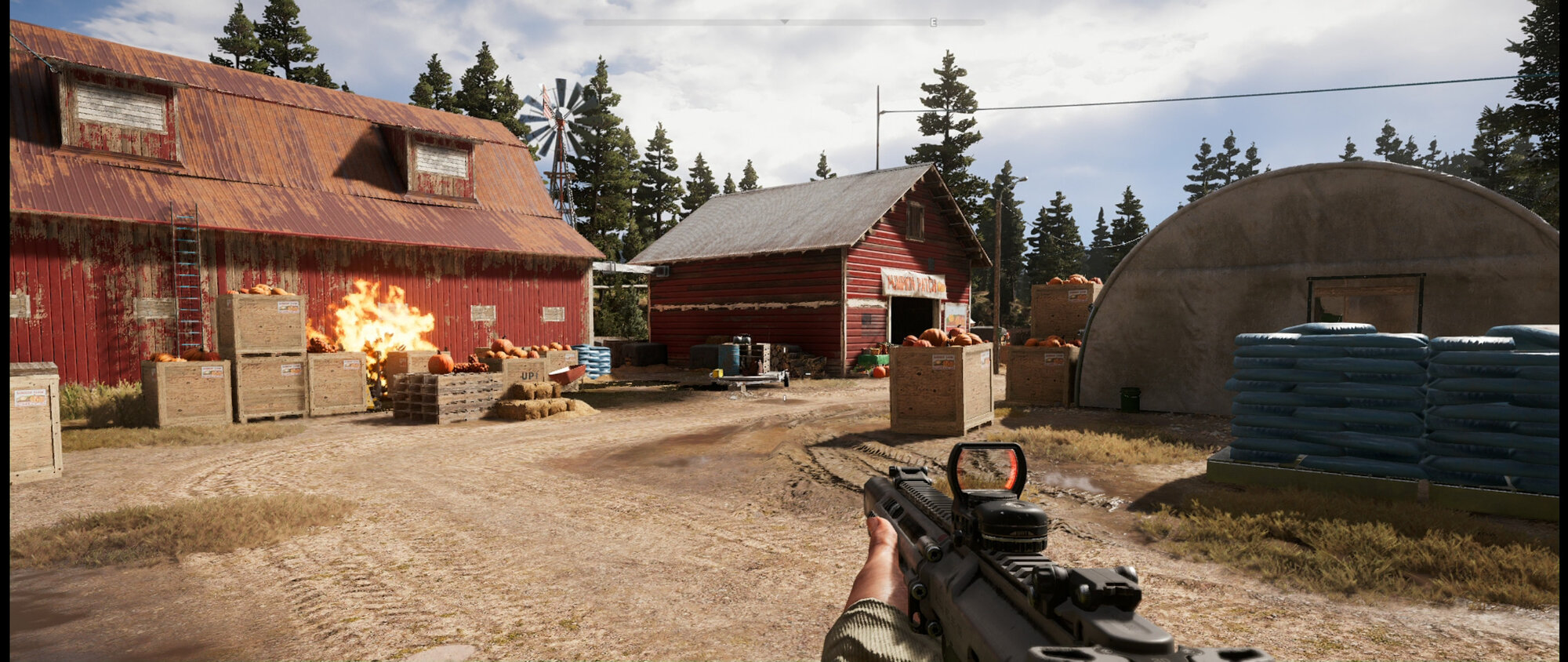Click the compass bar's East marker

tap(933, 23)
